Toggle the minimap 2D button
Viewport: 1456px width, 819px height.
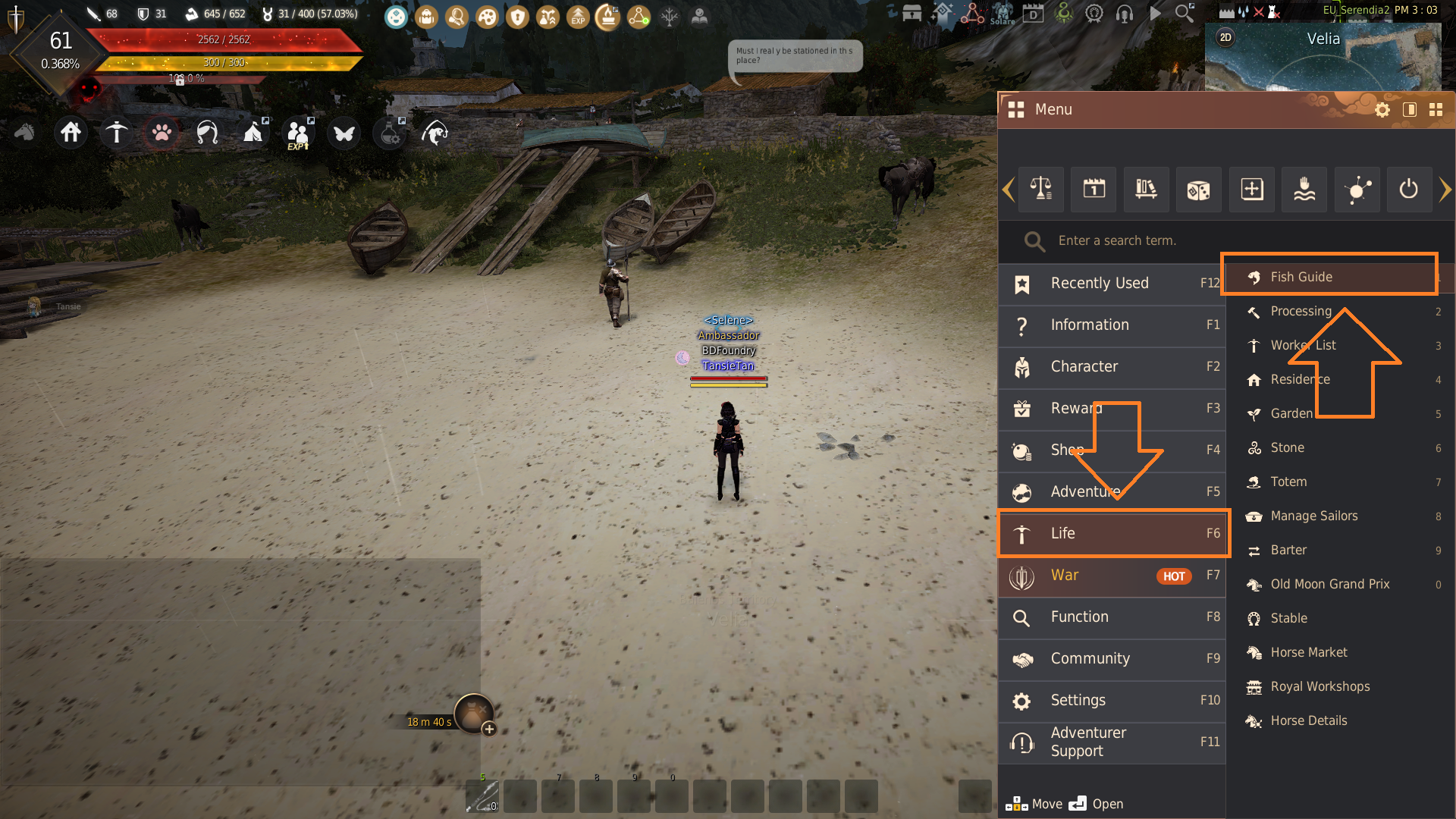pos(1225,38)
